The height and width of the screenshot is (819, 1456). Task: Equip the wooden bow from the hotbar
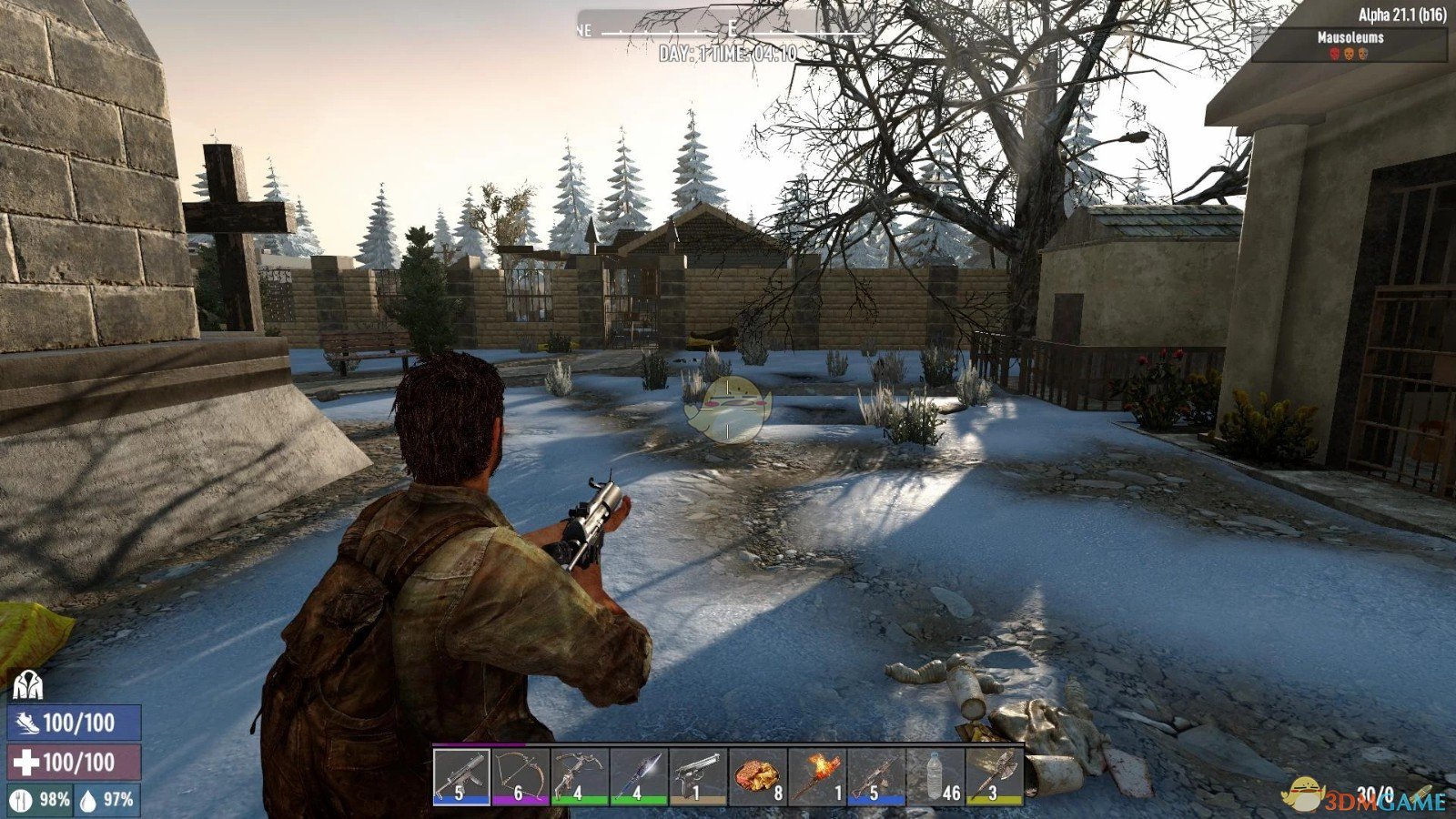pos(520,776)
